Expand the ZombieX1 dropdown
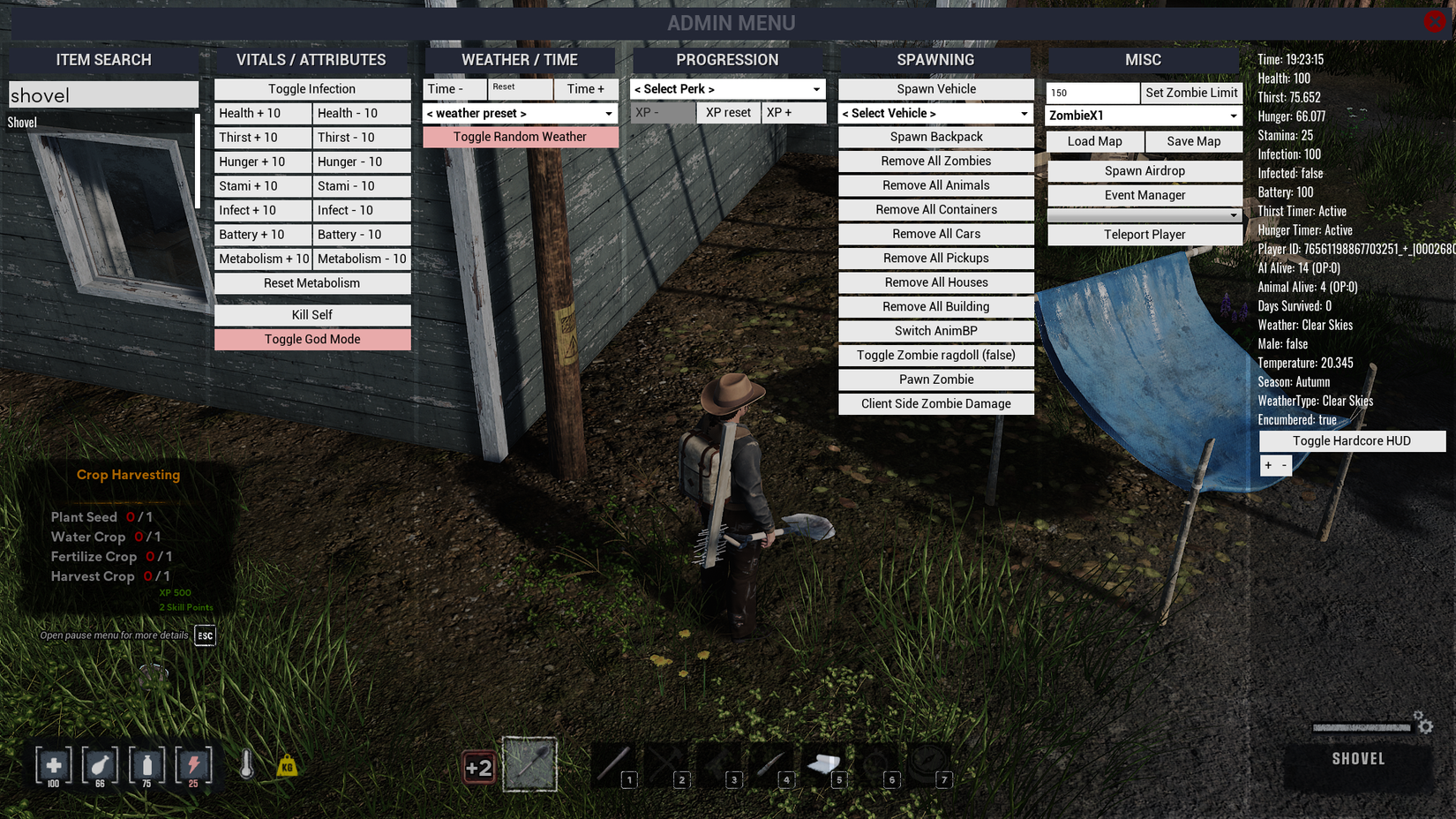1456x819 pixels. 1144,115
